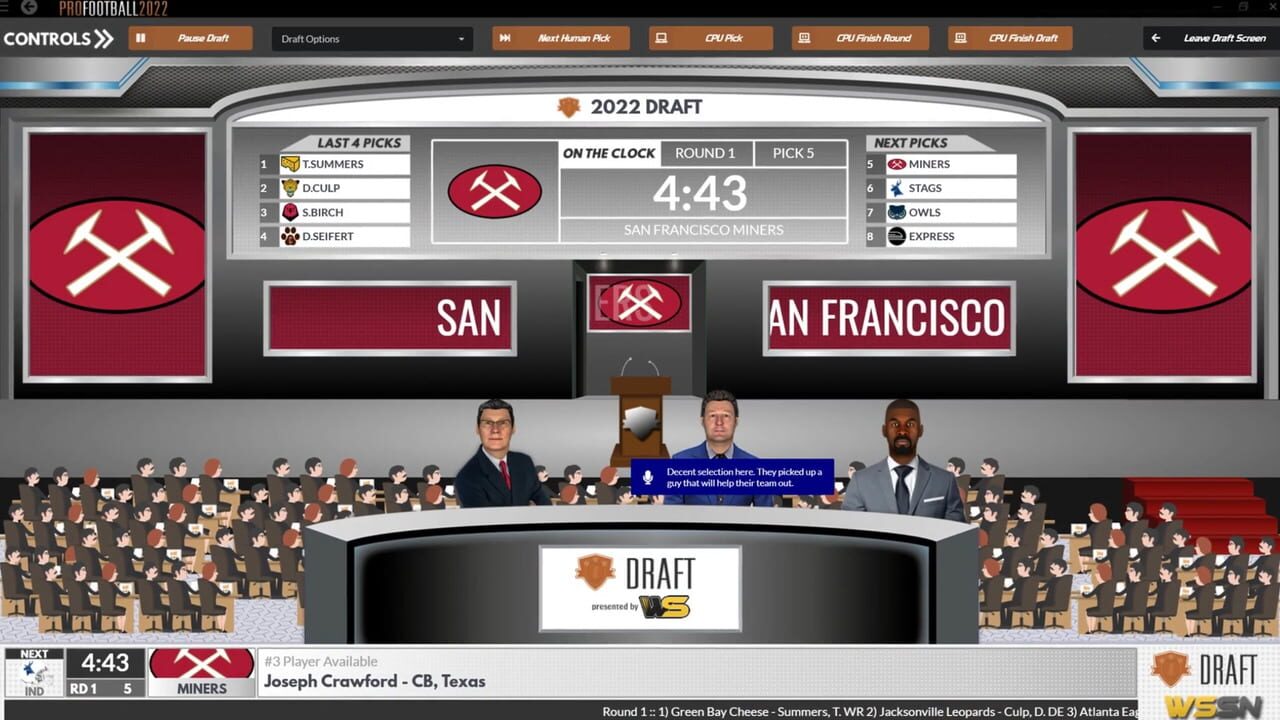Enable CPU Finish Draft

tap(1010, 37)
